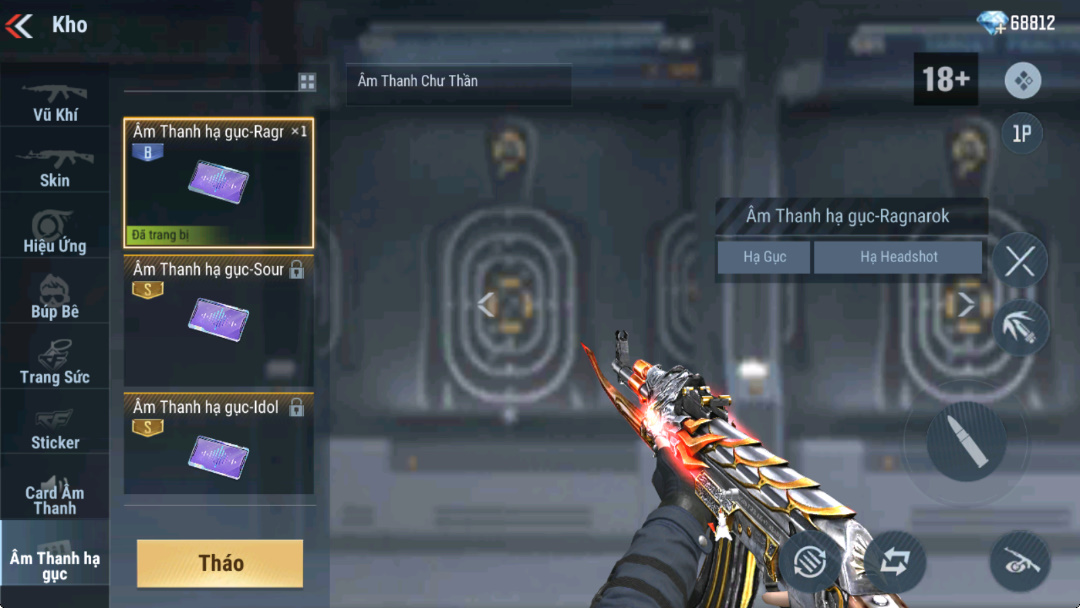1080x608 pixels.
Task: Select the Ragnarok kill sound card
Action: [x=218, y=182]
